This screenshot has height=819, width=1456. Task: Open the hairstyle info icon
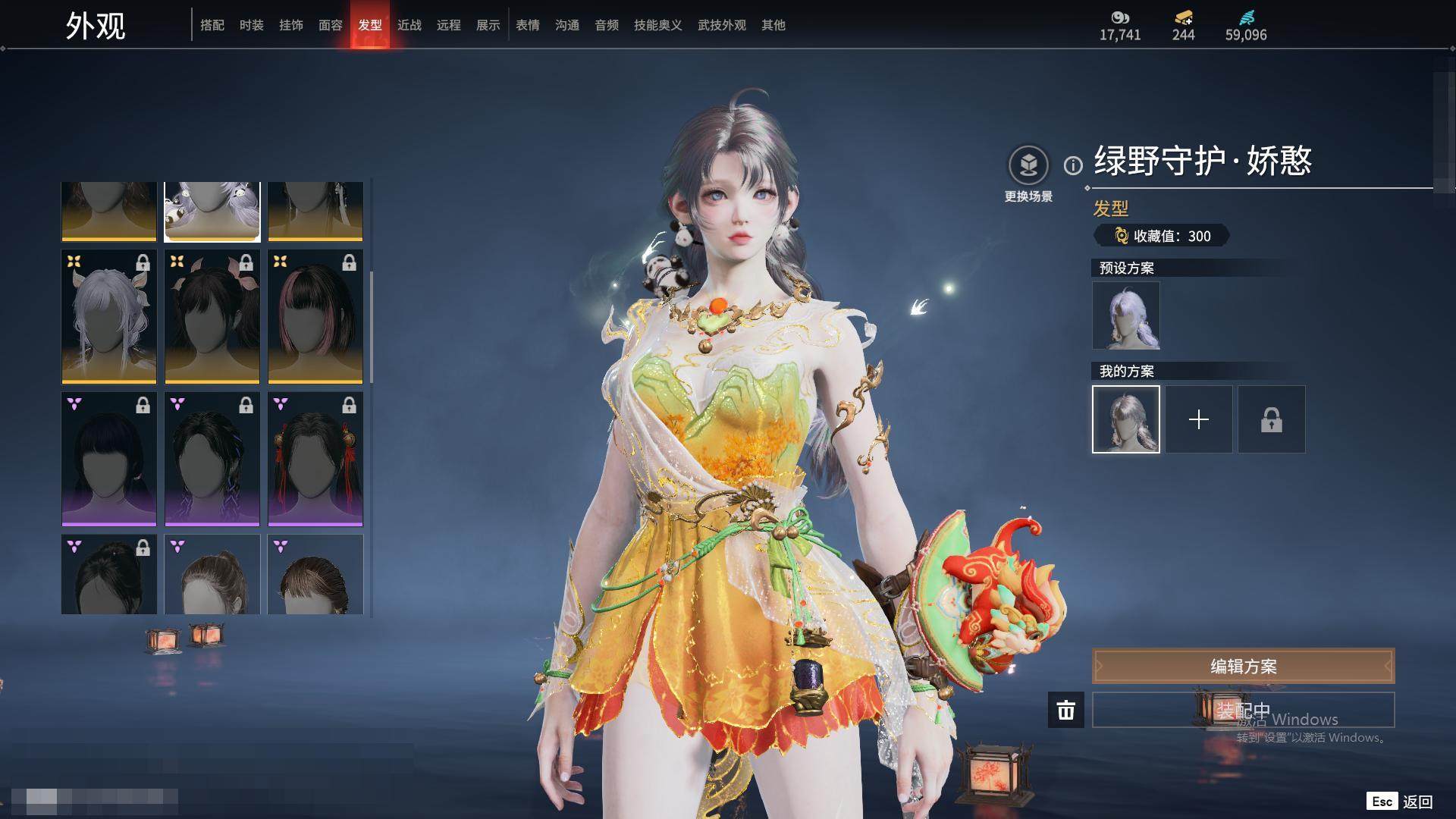(x=1073, y=165)
